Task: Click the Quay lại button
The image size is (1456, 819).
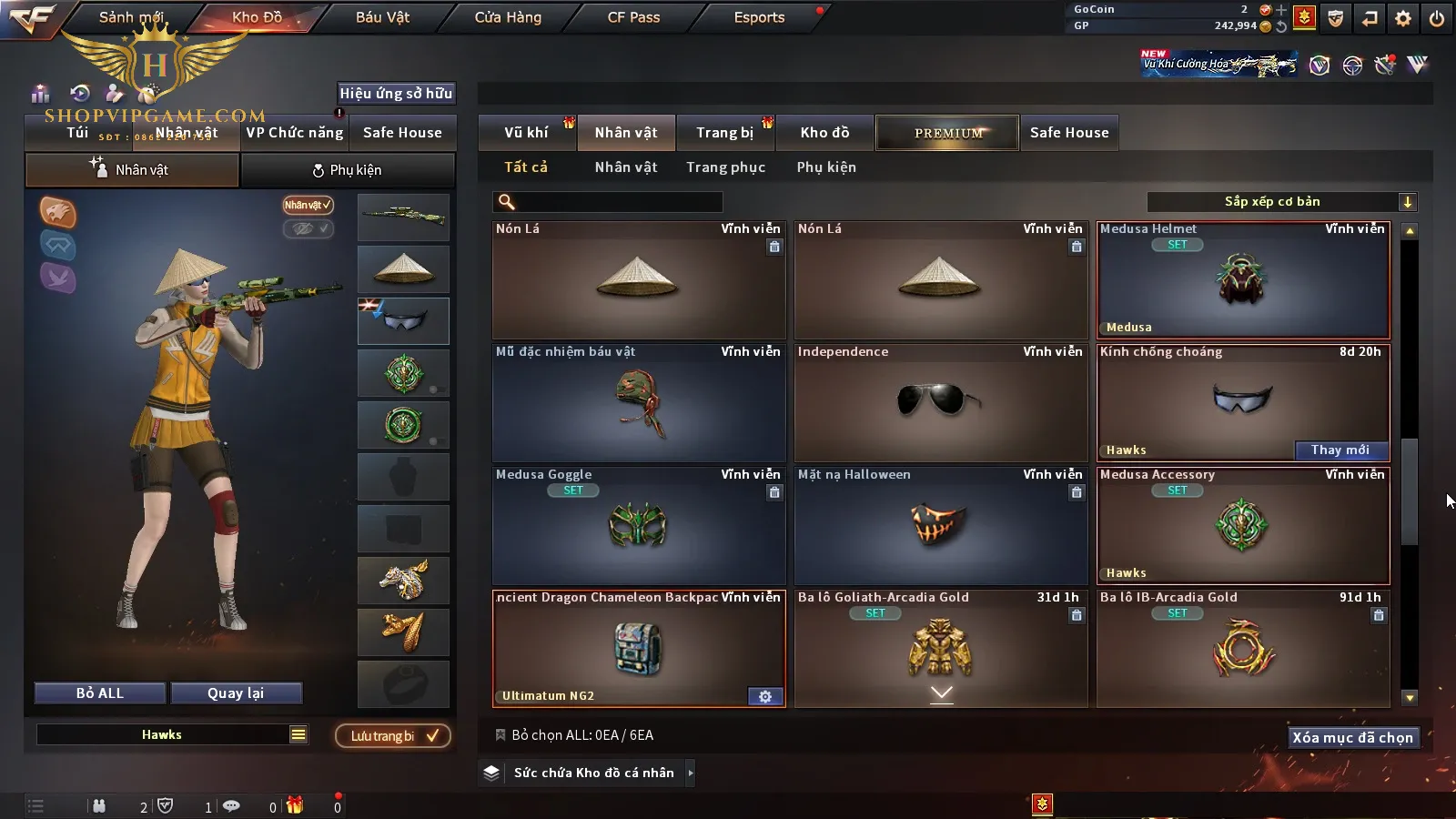Action: pyautogui.click(x=236, y=693)
